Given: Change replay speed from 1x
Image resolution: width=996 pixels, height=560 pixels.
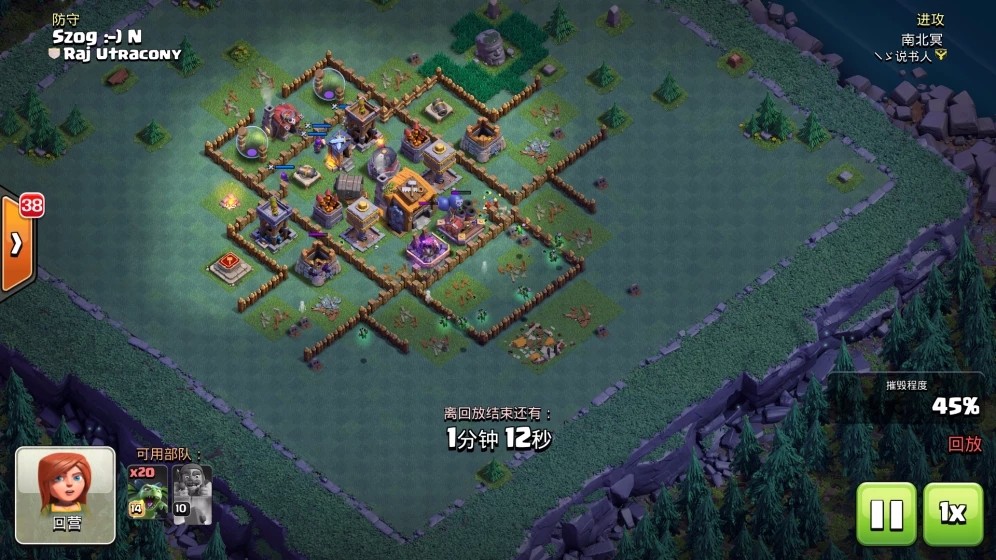Looking at the screenshot, I should 952,513.
